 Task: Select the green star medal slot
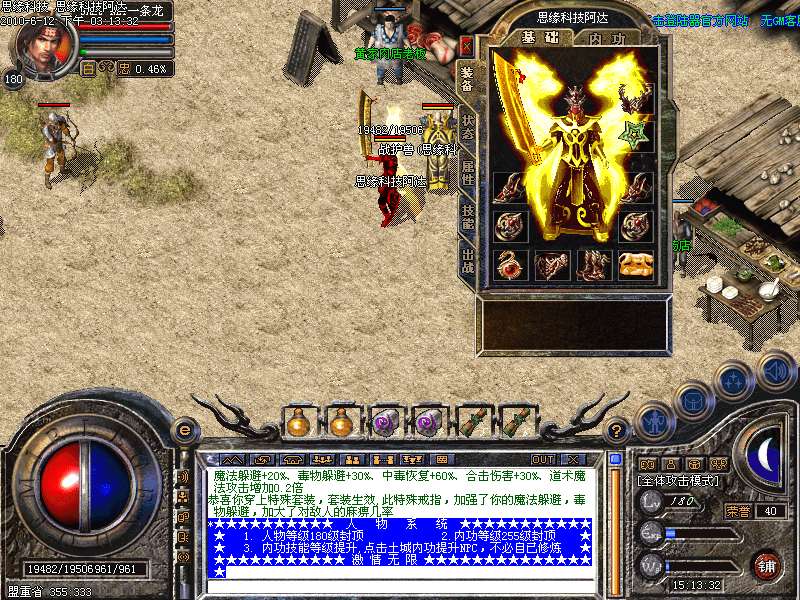pyautogui.click(x=634, y=133)
